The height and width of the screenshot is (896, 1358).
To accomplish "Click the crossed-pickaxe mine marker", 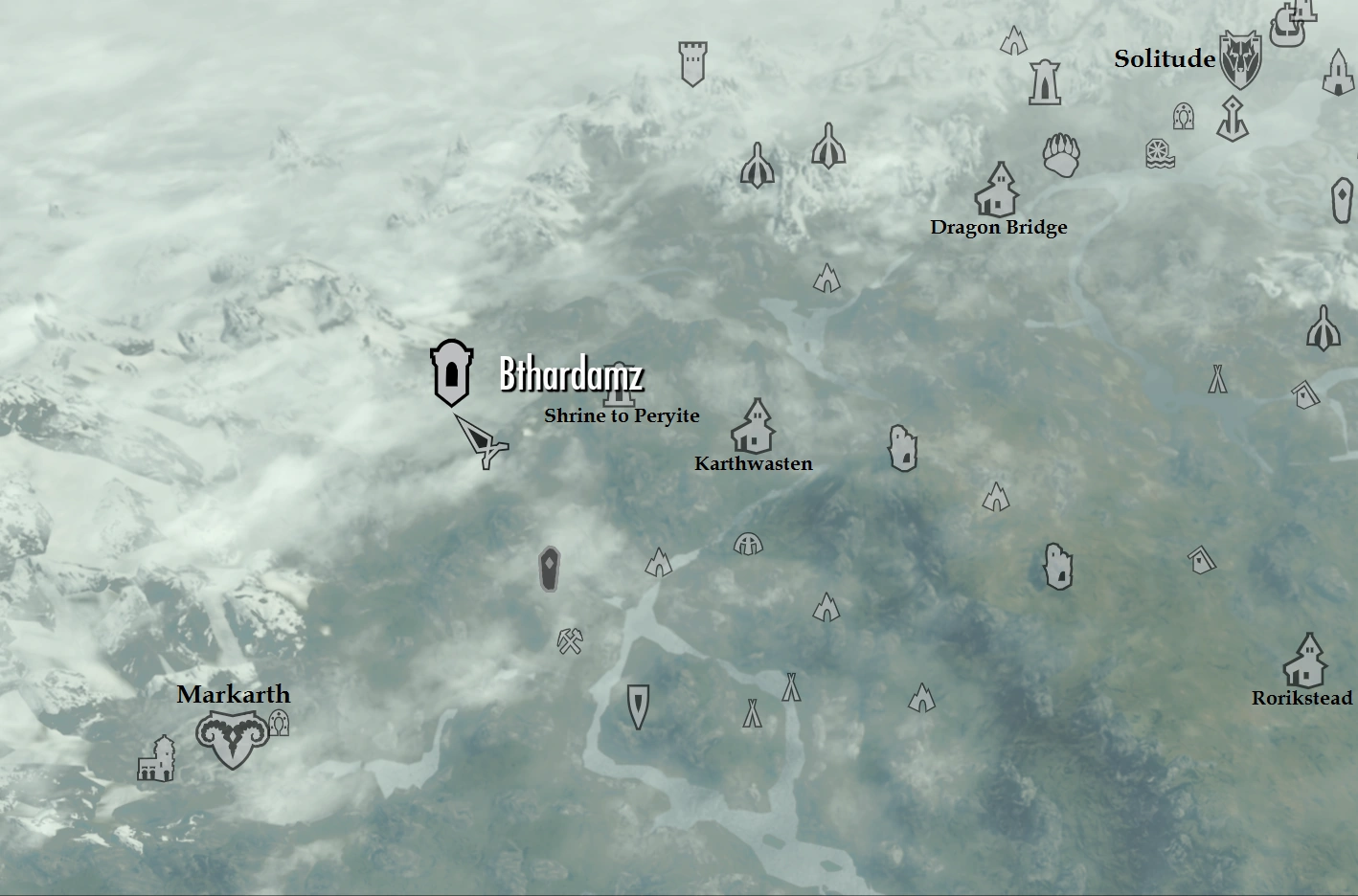I will click(569, 642).
